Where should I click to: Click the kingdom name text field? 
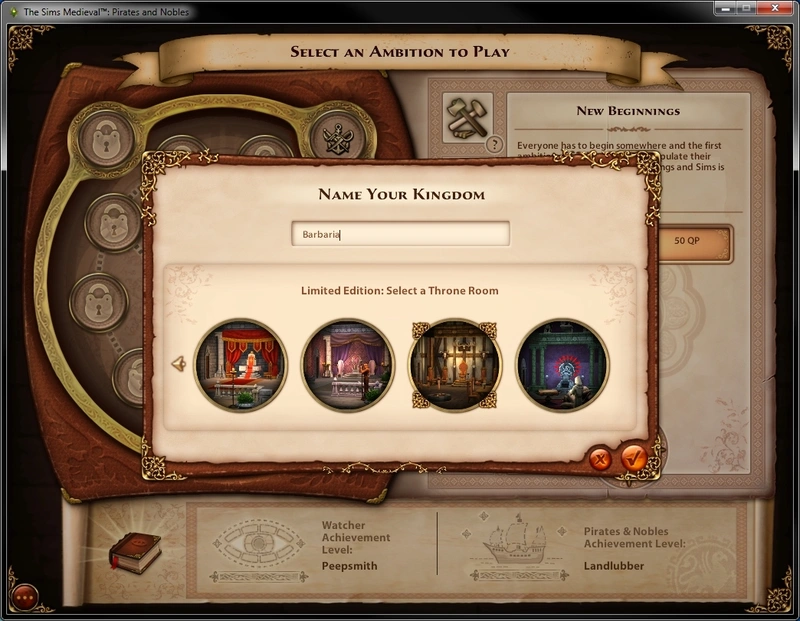click(400, 234)
